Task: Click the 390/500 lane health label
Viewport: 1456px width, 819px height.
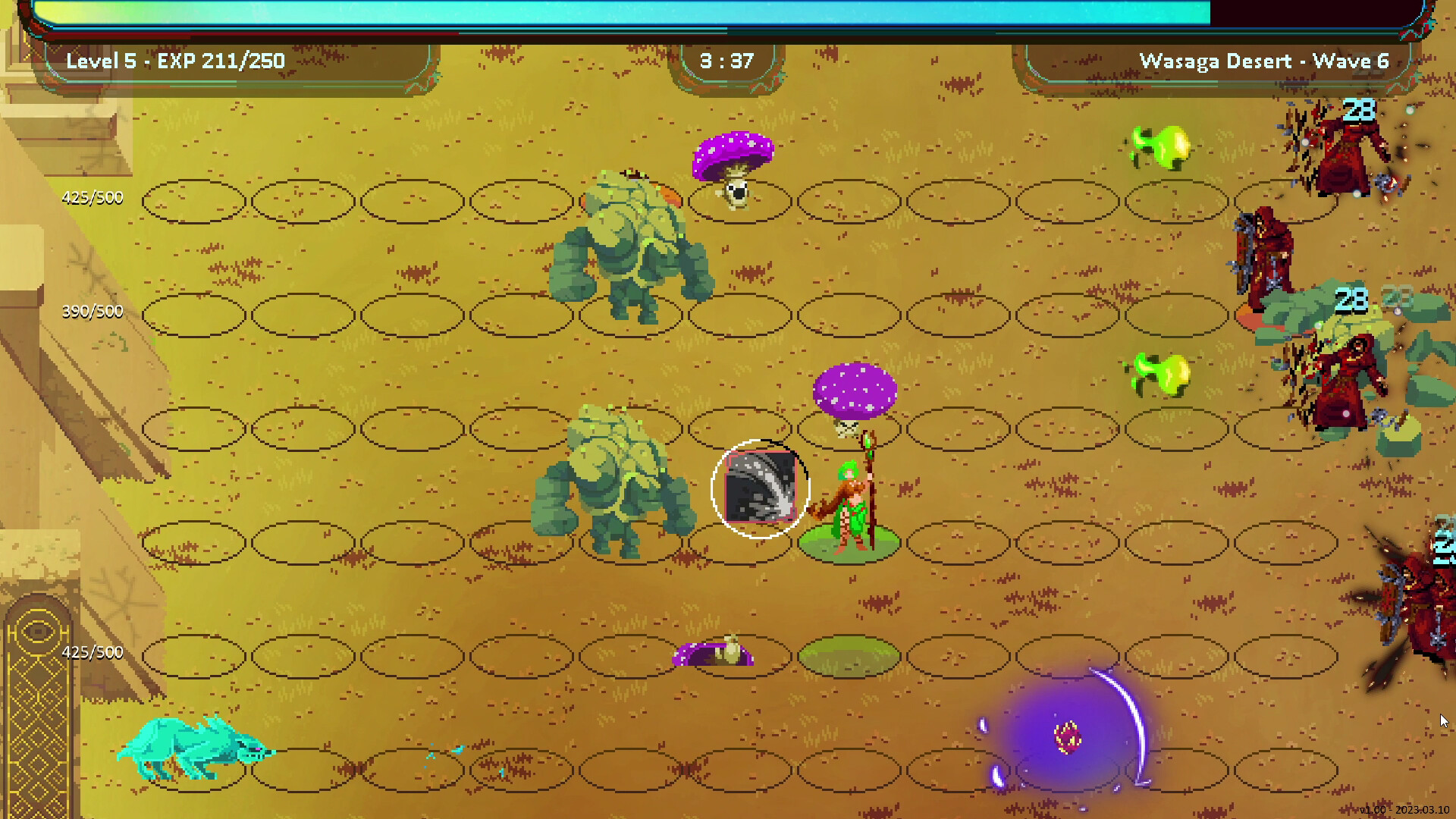Action: (x=93, y=311)
